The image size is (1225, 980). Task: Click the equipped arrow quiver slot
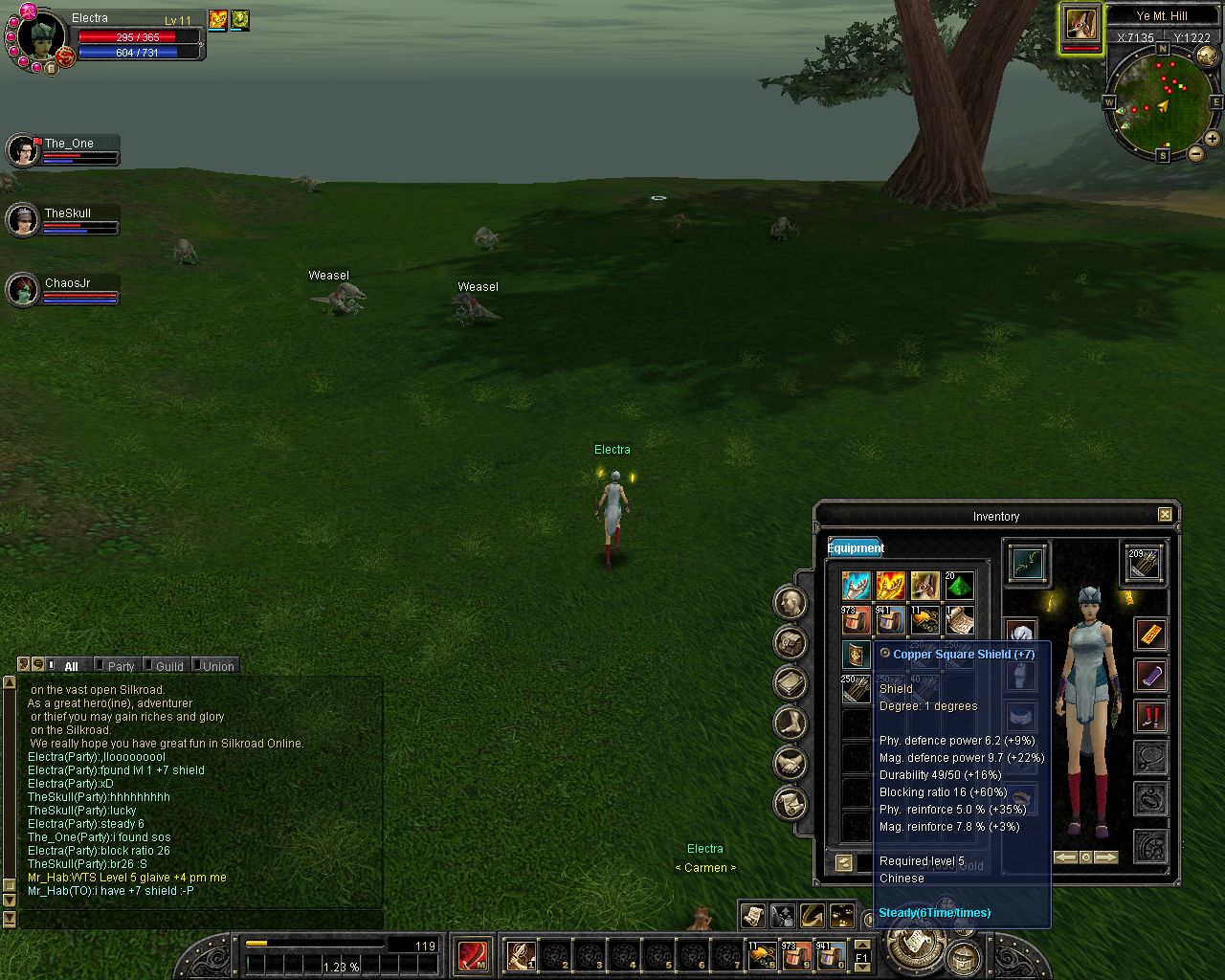pyautogui.click(x=1143, y=563)
